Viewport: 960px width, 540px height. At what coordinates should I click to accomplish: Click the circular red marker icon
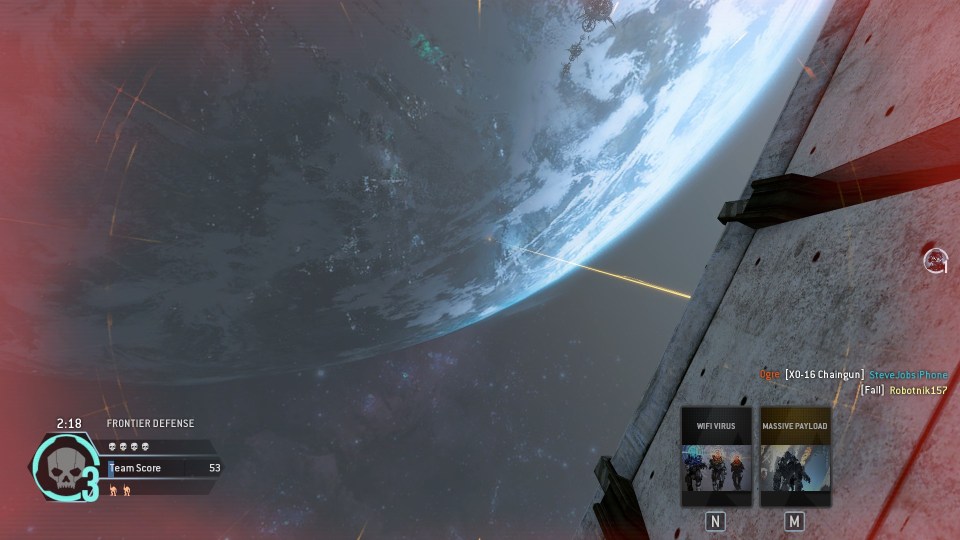(x=935, y=261)
